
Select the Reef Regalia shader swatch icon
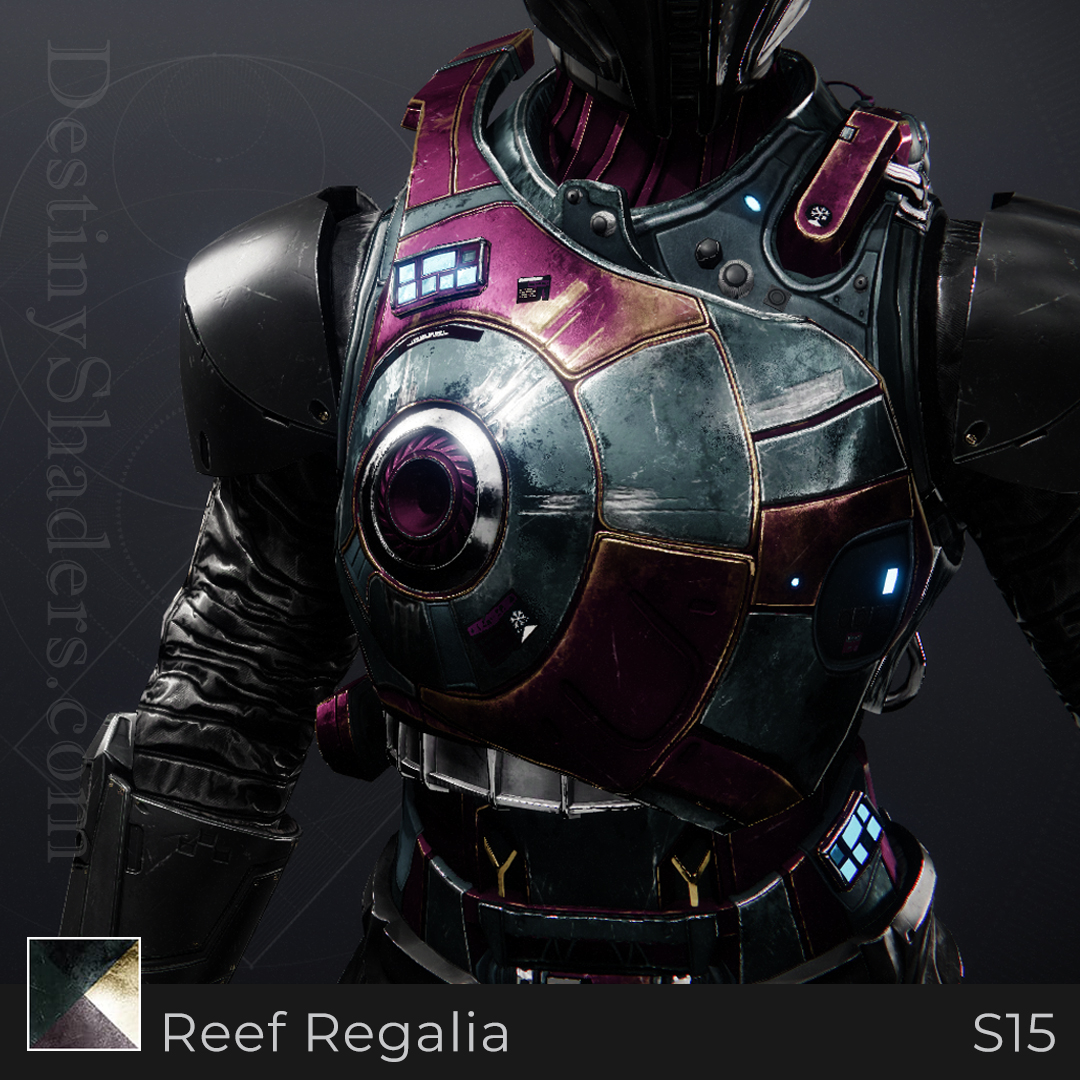coord(84,993)
